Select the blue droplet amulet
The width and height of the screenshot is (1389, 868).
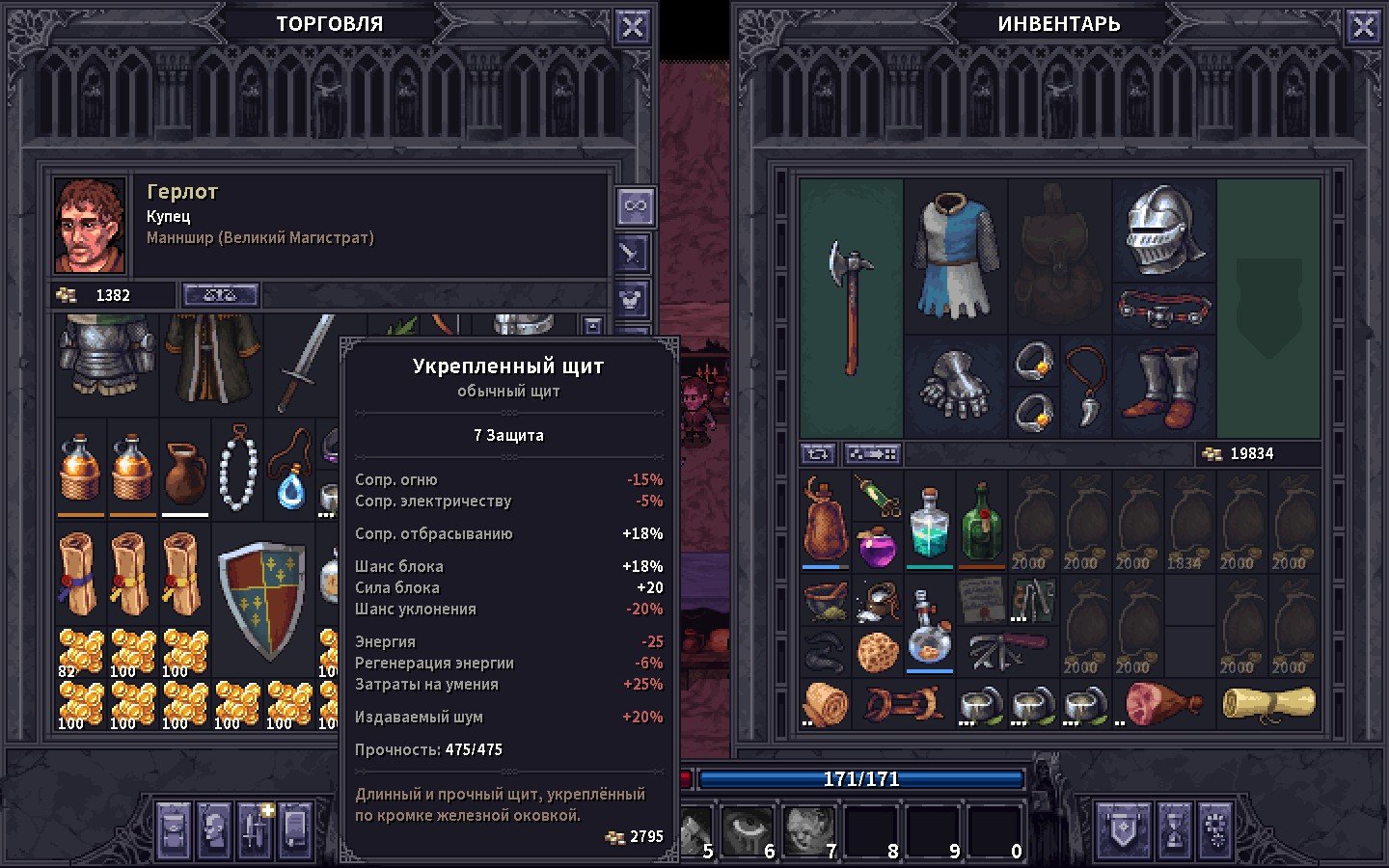pos(289,475)
